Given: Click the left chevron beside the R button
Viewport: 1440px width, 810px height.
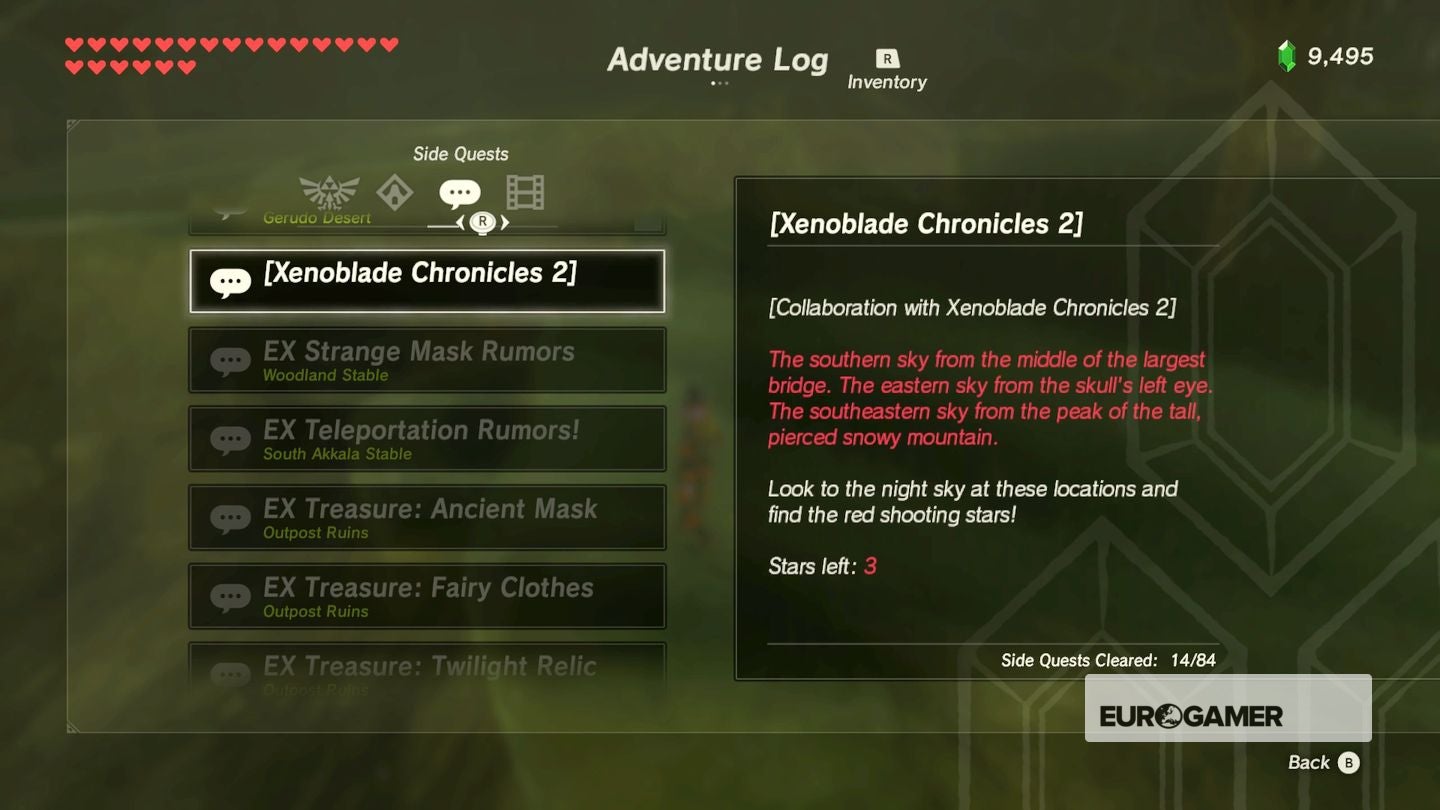Looking at the screenshot, I should point(459,224).
